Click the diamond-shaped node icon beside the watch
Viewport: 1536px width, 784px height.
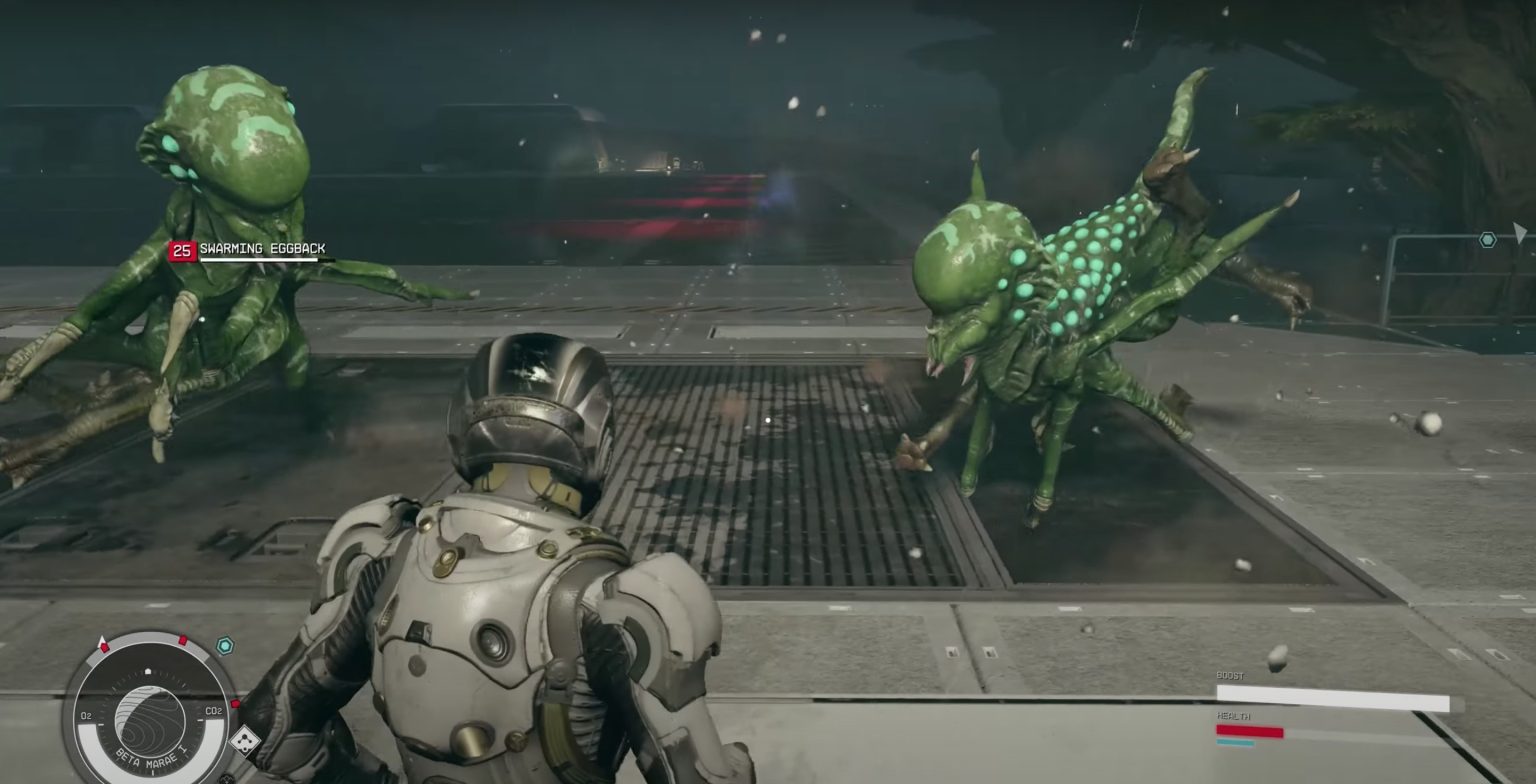[x=244, y=741]
